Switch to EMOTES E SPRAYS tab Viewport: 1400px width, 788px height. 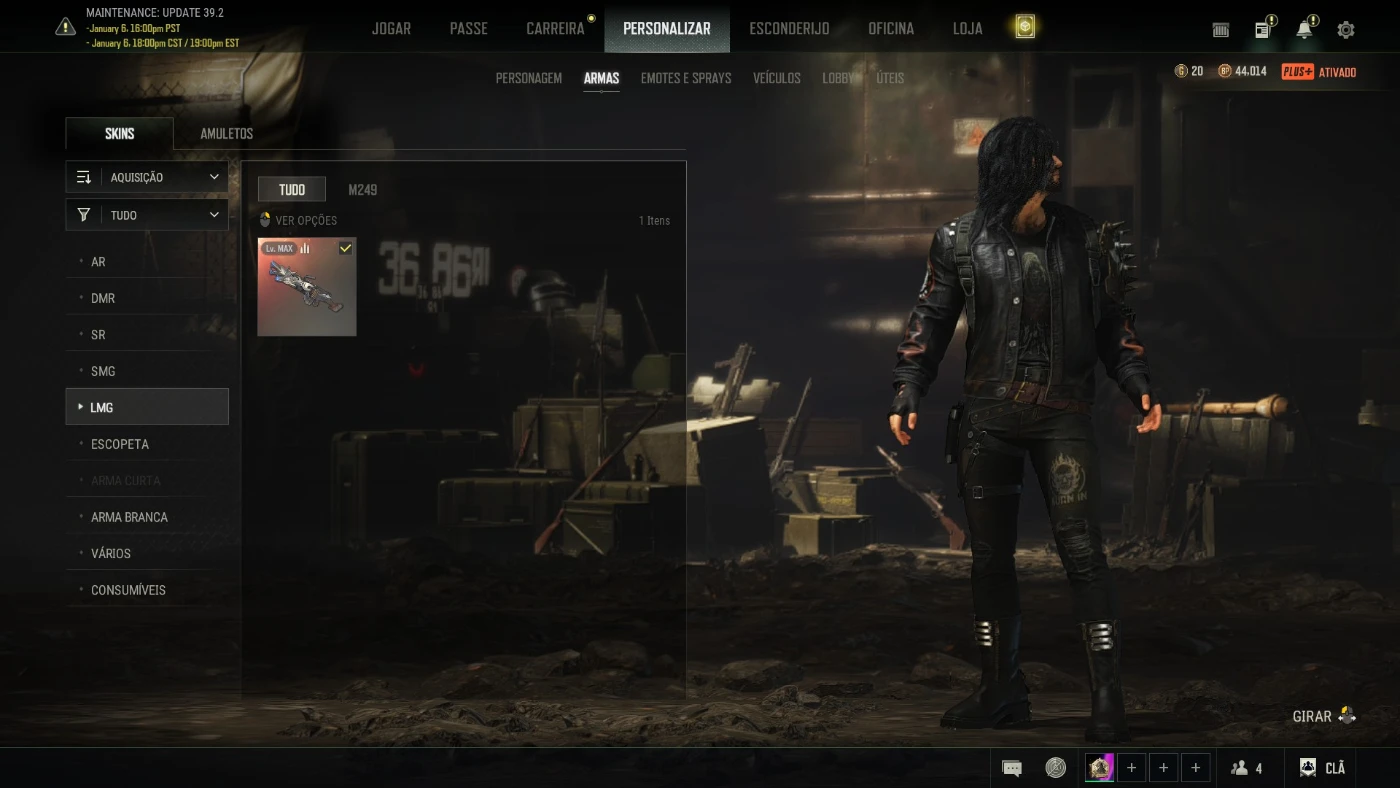(x=686, y=78)
